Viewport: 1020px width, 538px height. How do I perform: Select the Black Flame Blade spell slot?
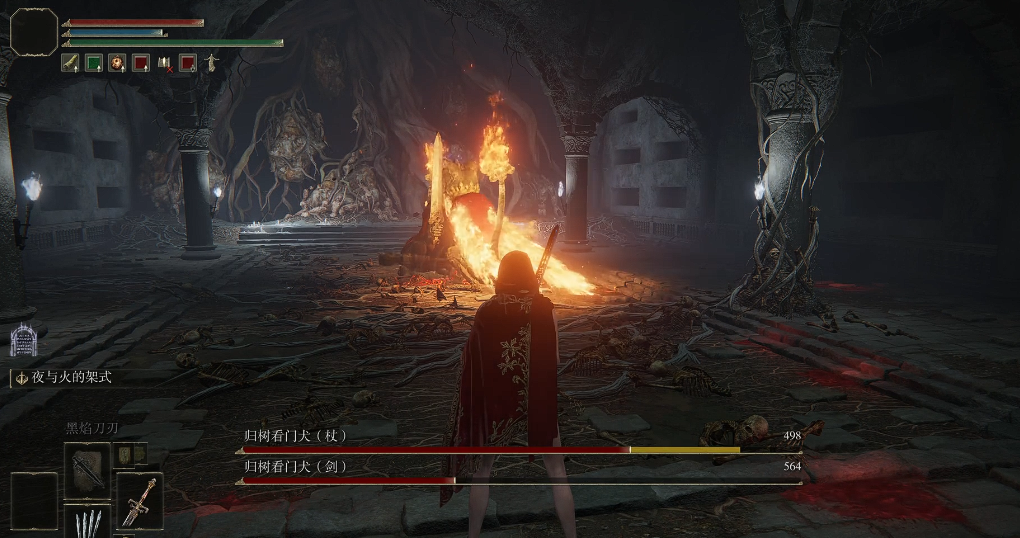(x=87, y=470)
